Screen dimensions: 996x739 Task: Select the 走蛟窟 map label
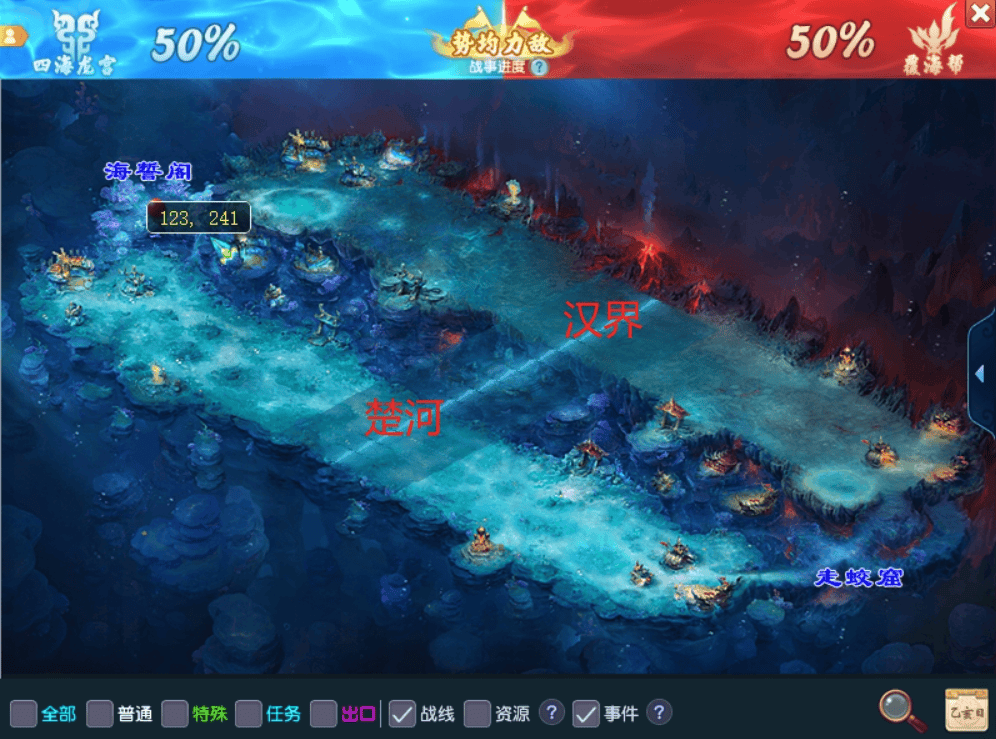(x=859, y=577)
